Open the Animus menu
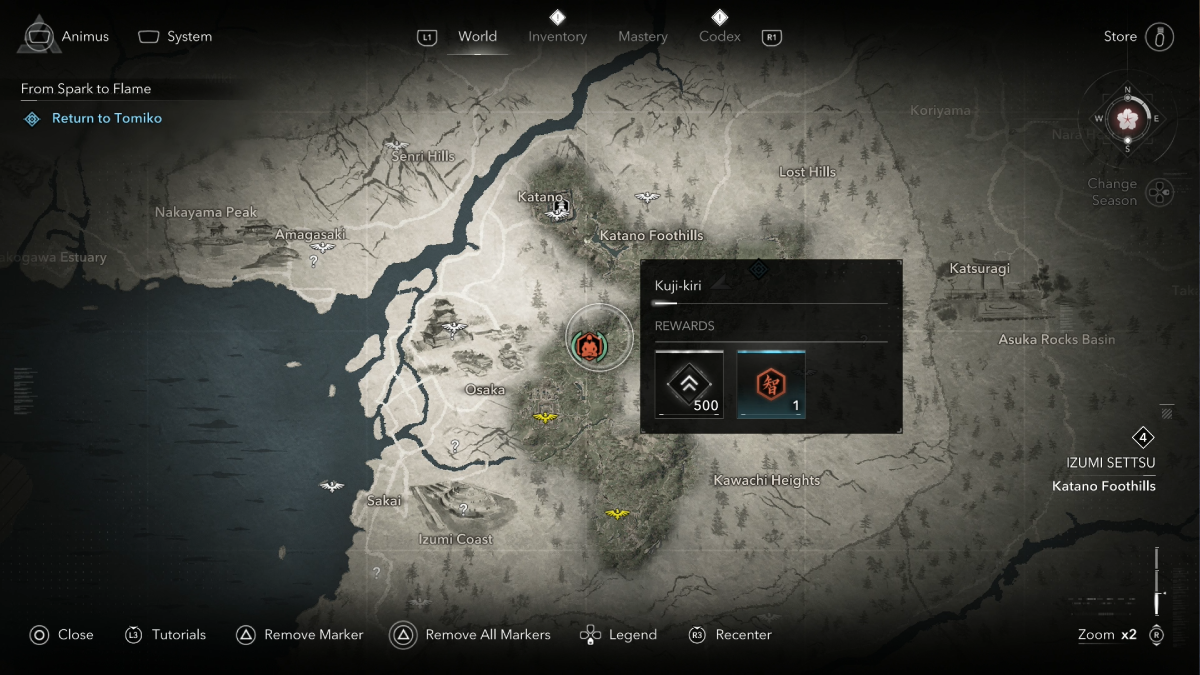Image resolution: width=1200 pixels, height=675 pixels. pyautogui.click(x=66, y=37)
